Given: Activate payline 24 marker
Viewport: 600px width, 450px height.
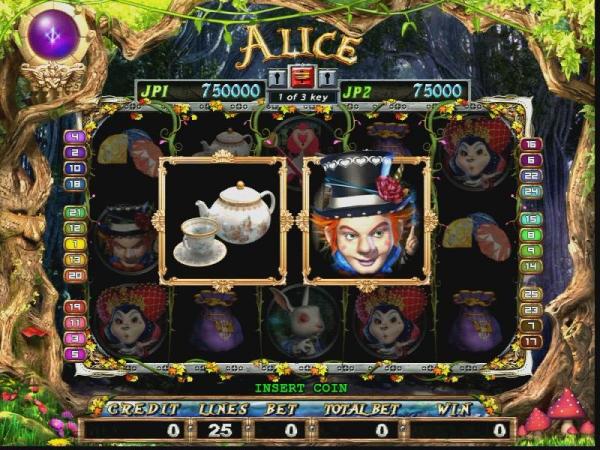Looking at the screenshot, I should tap(531, 191).
